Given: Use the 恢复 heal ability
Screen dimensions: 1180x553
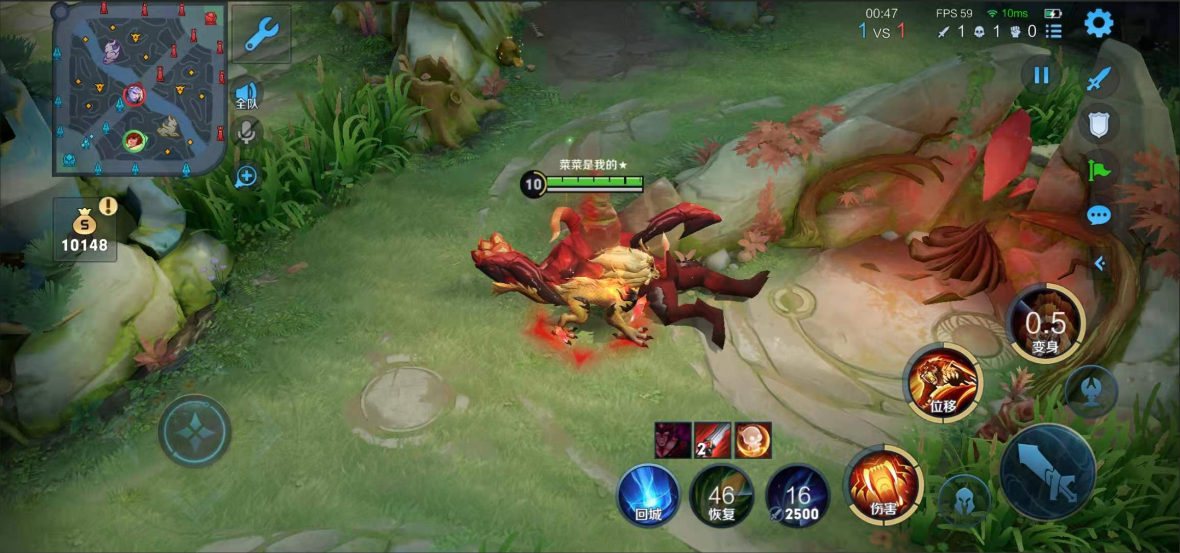Looking at the screenshot, I should (722, 496).
